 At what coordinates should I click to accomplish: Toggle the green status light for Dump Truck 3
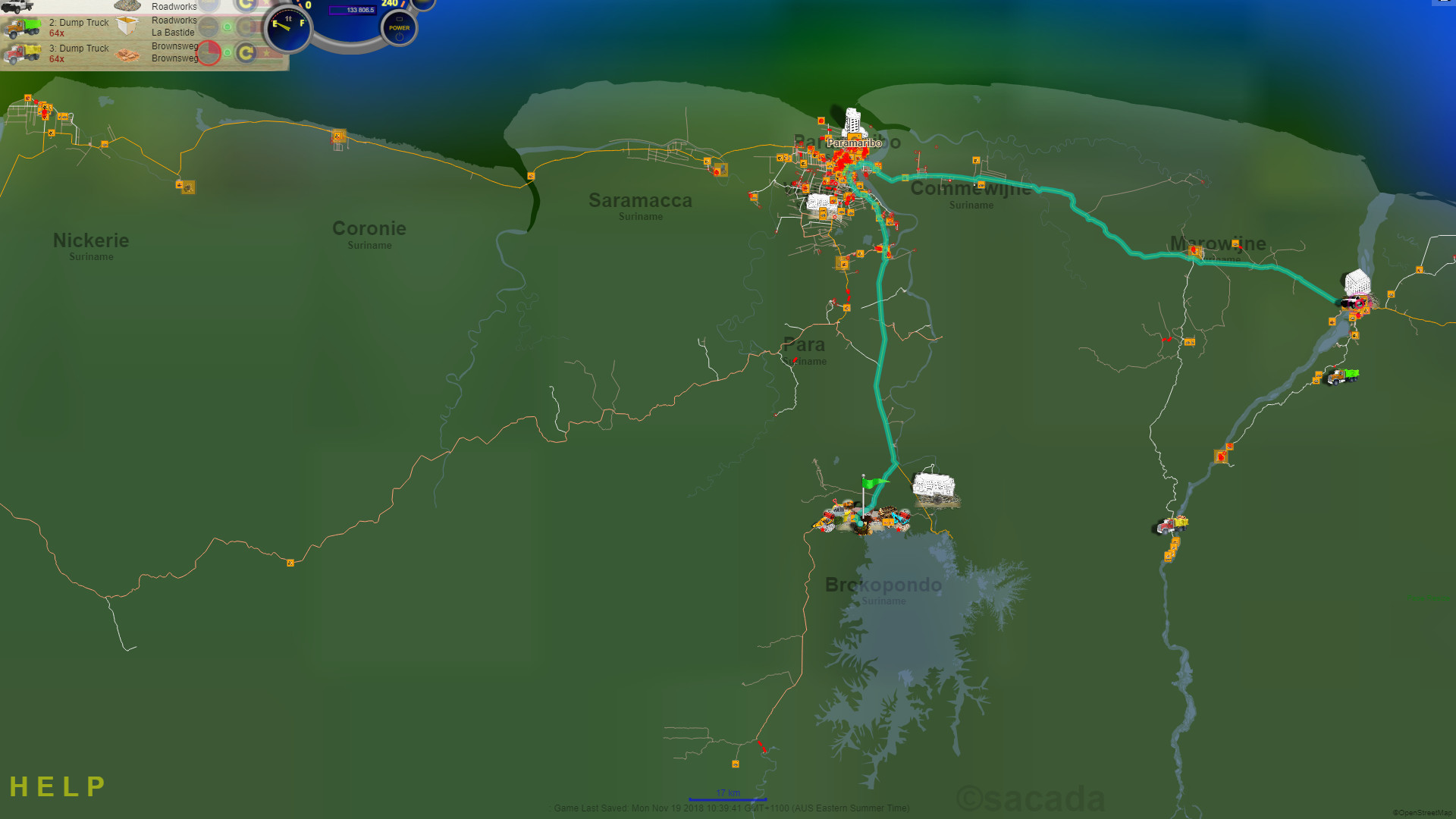pyautogui.click(x=227, y=52)
